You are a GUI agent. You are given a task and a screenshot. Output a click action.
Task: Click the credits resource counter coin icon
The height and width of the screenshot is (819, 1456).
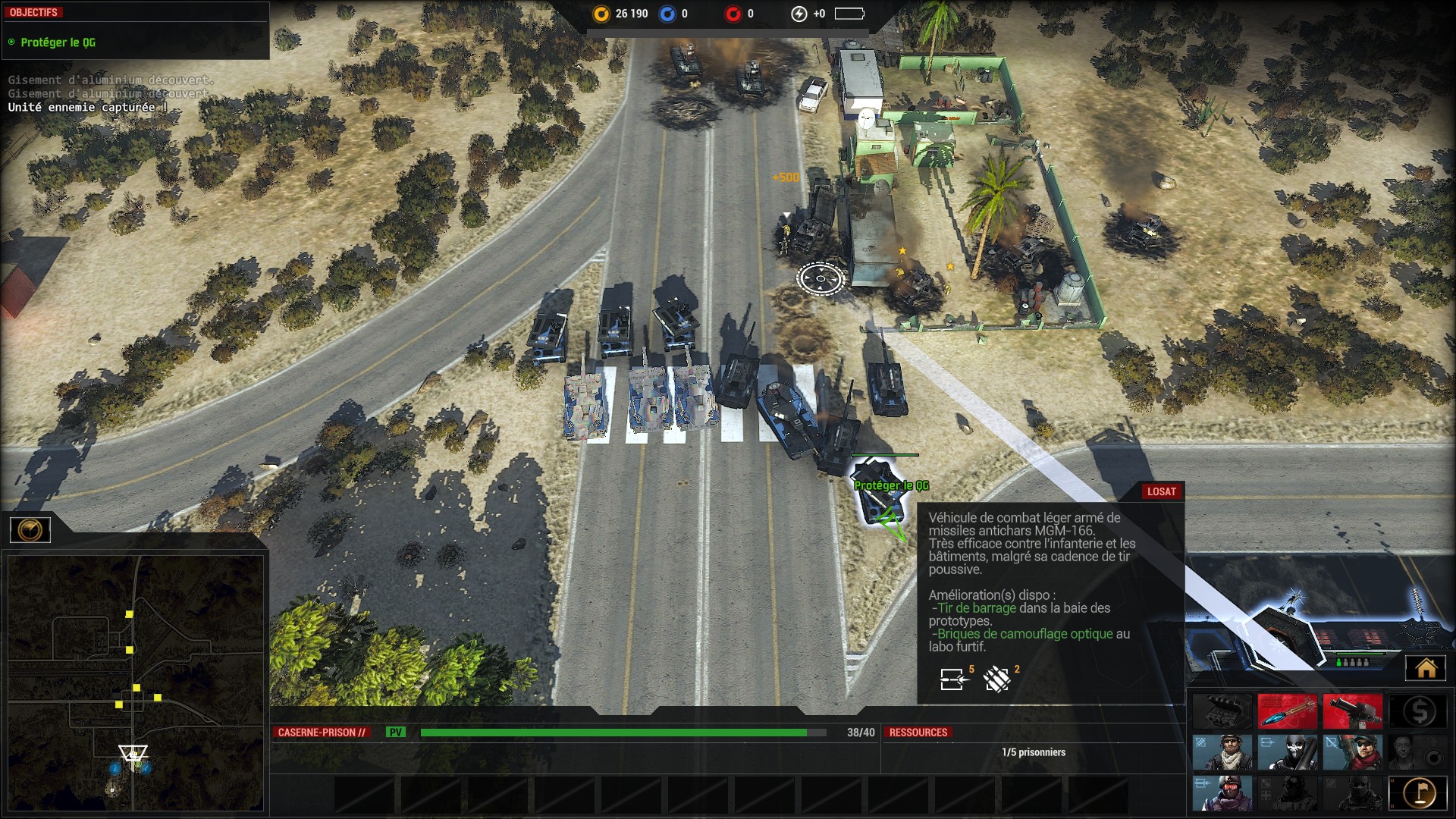601,14
